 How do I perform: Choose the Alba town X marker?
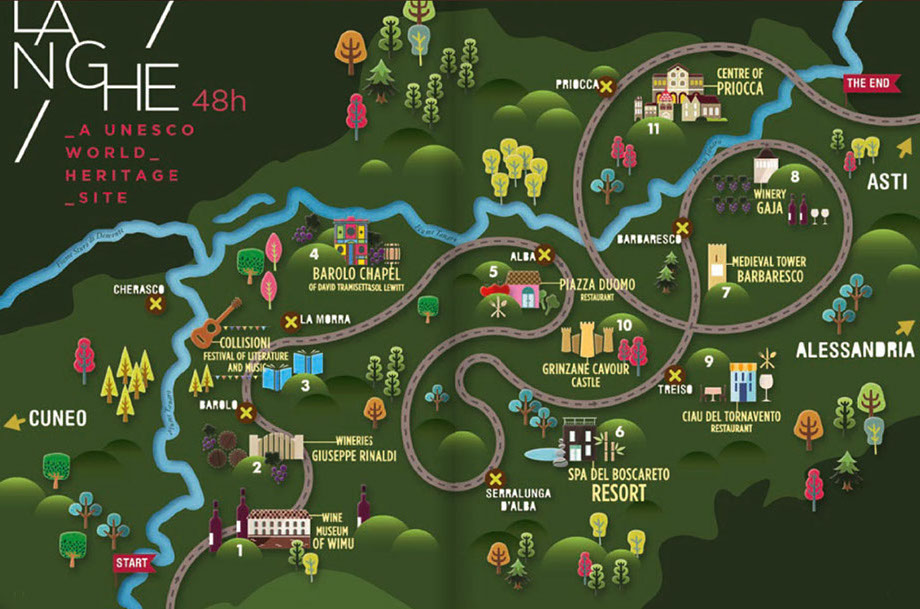(544, 254)
